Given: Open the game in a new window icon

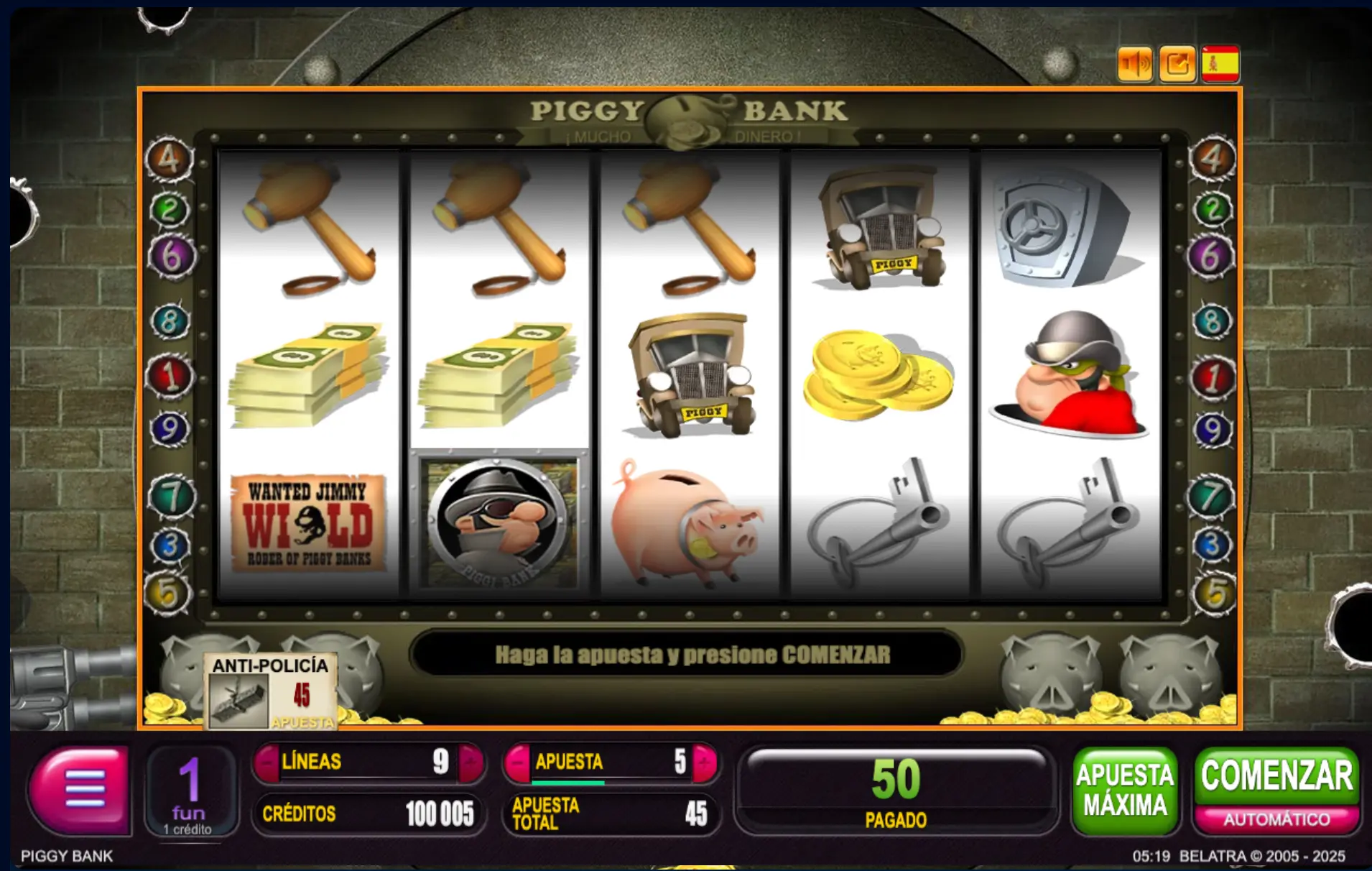Looking at the screenshot, I should (x=1177, y=65).
